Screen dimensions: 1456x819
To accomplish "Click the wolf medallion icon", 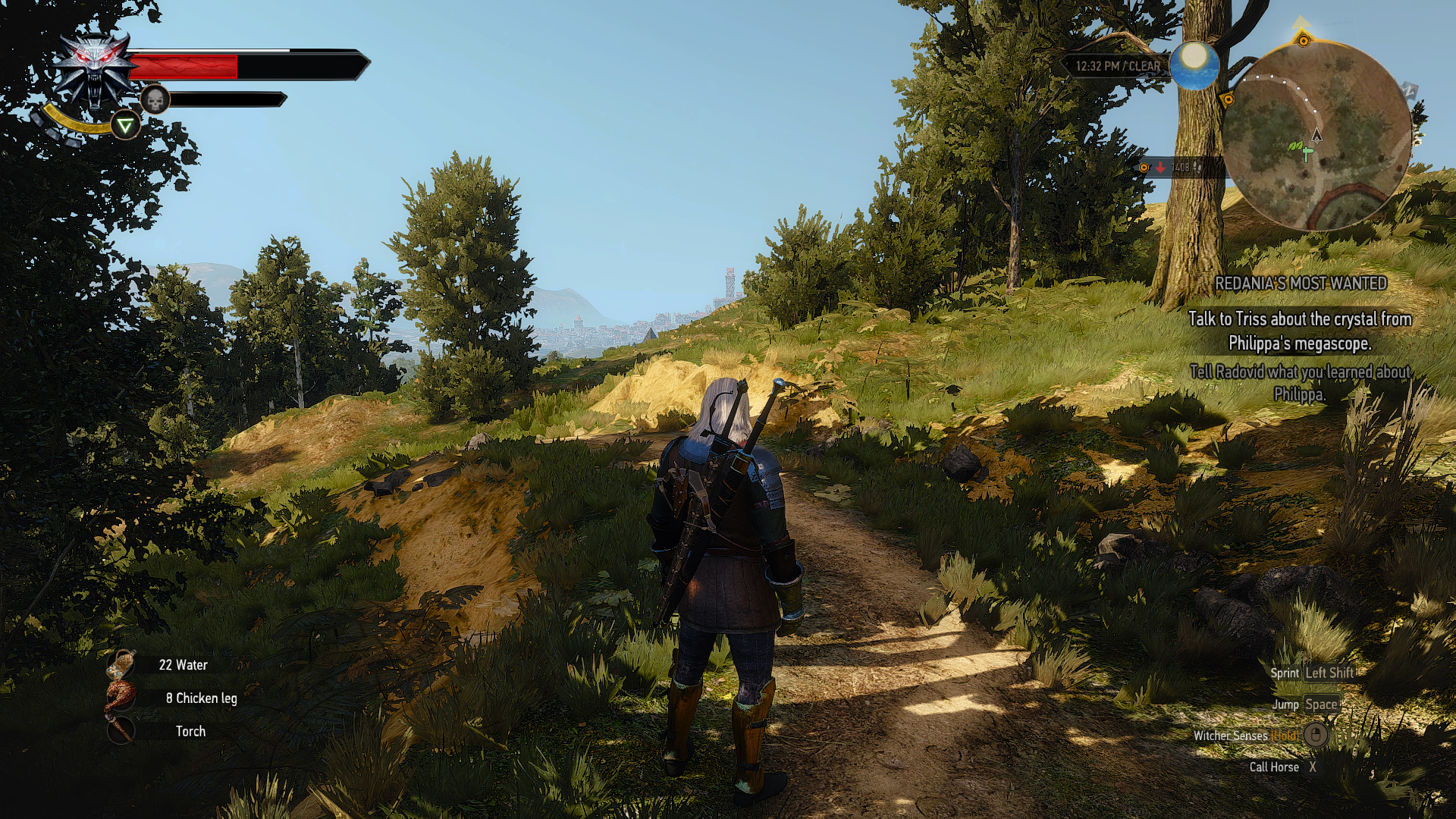I will [95, 70].
